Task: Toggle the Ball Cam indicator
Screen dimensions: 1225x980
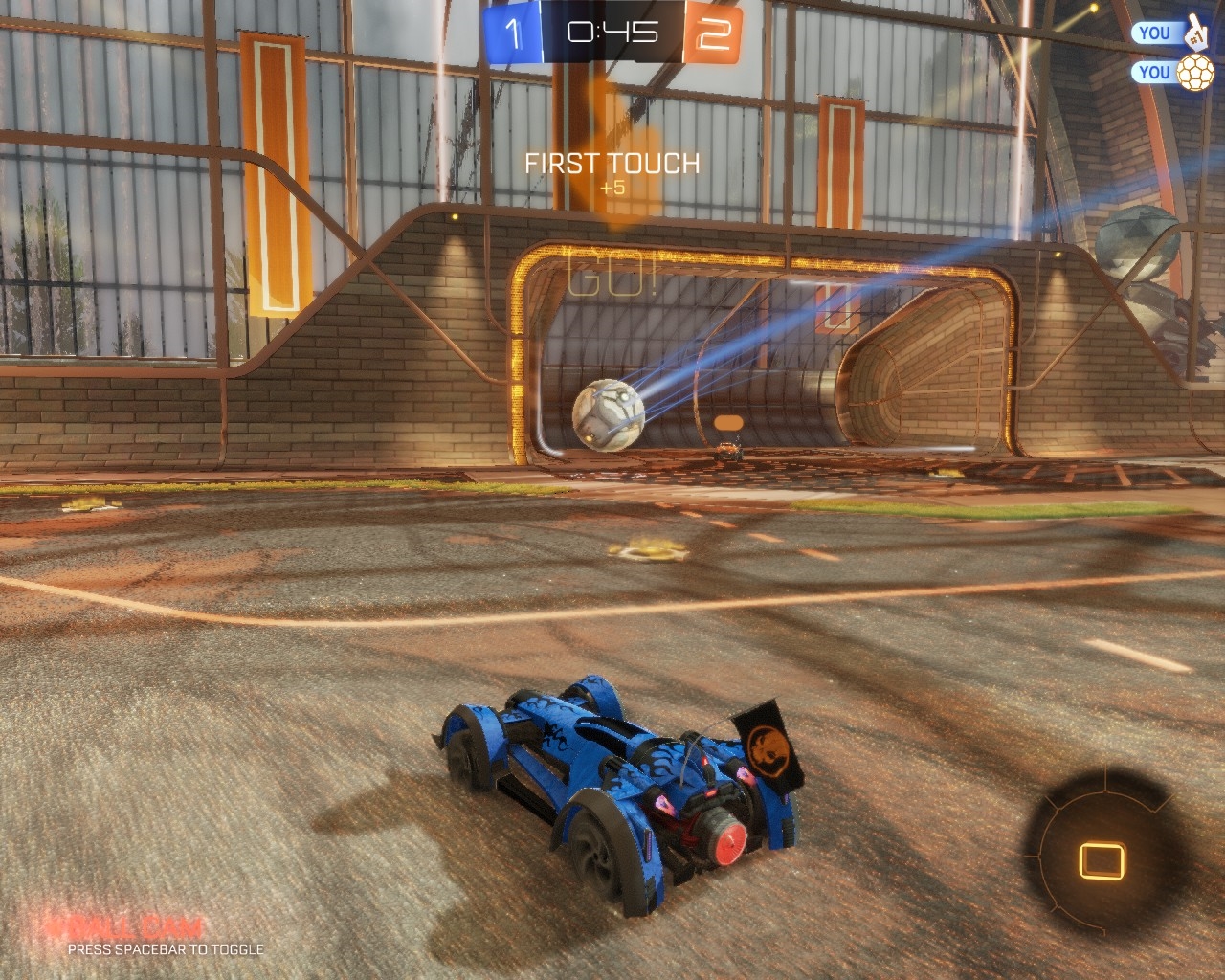Action: (125, 927)
